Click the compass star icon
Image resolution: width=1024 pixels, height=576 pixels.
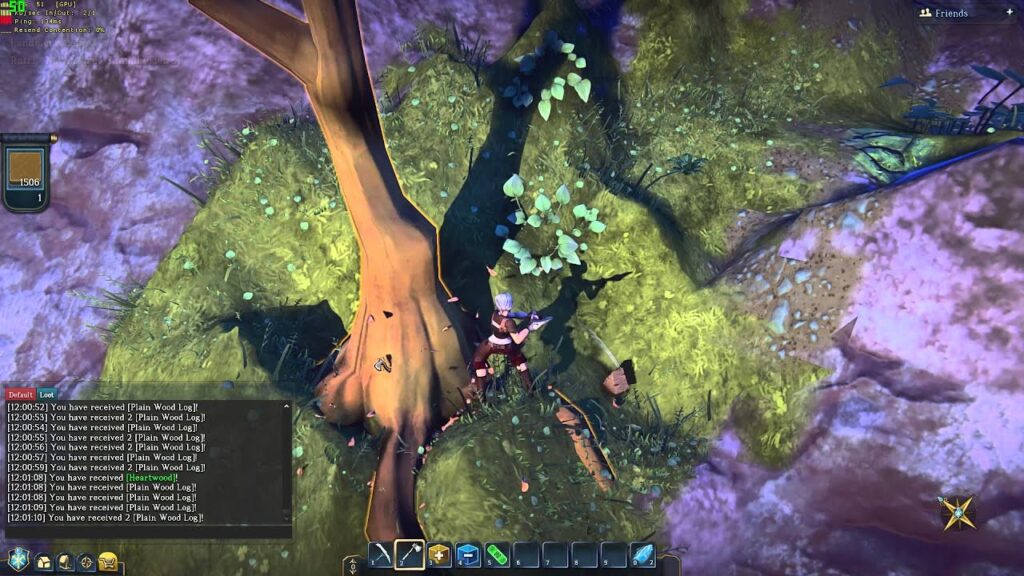(x=957, y=513)
